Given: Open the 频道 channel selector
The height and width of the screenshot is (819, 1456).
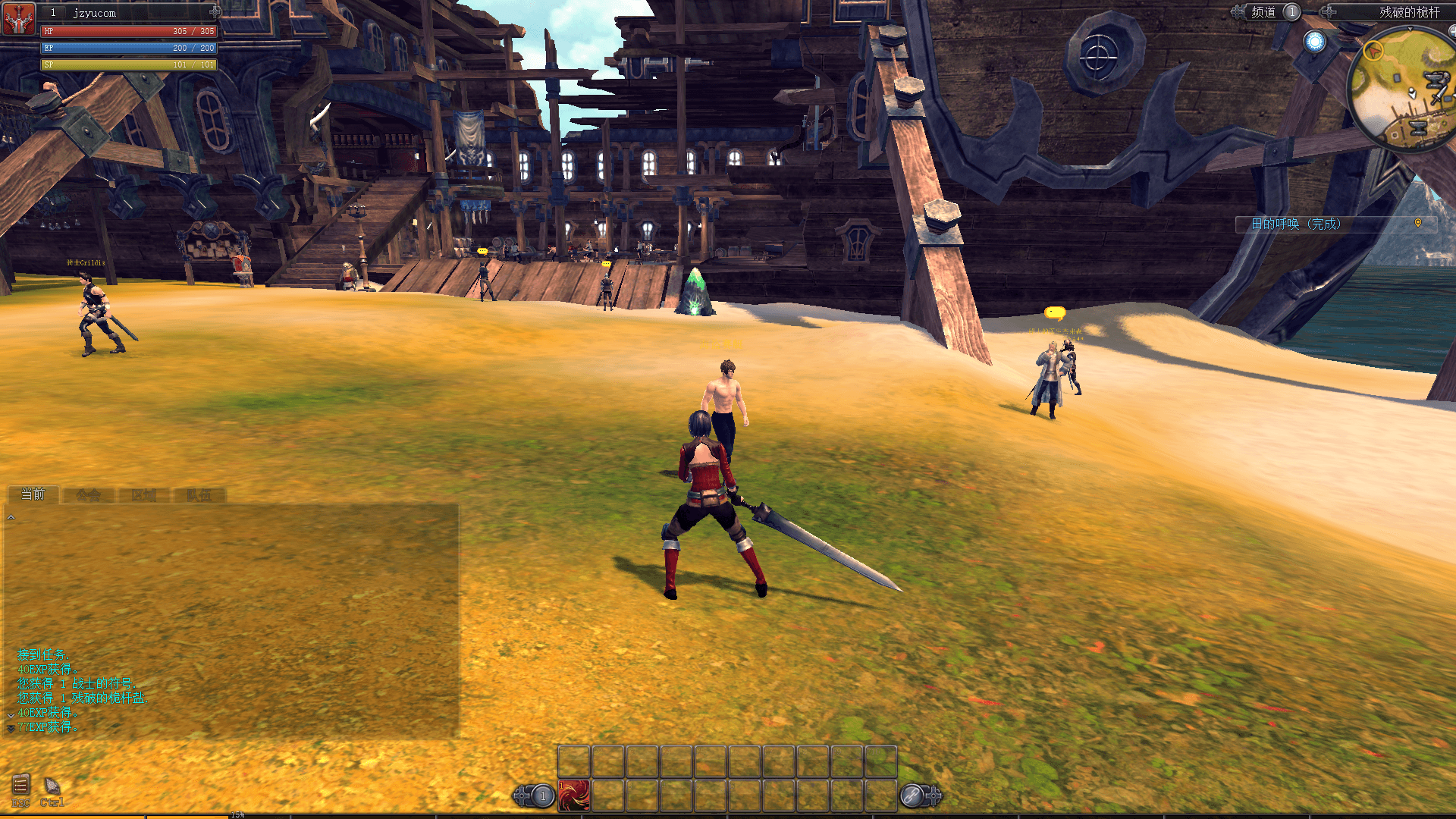Looking at the screenshot, I should coord(1263,12).
